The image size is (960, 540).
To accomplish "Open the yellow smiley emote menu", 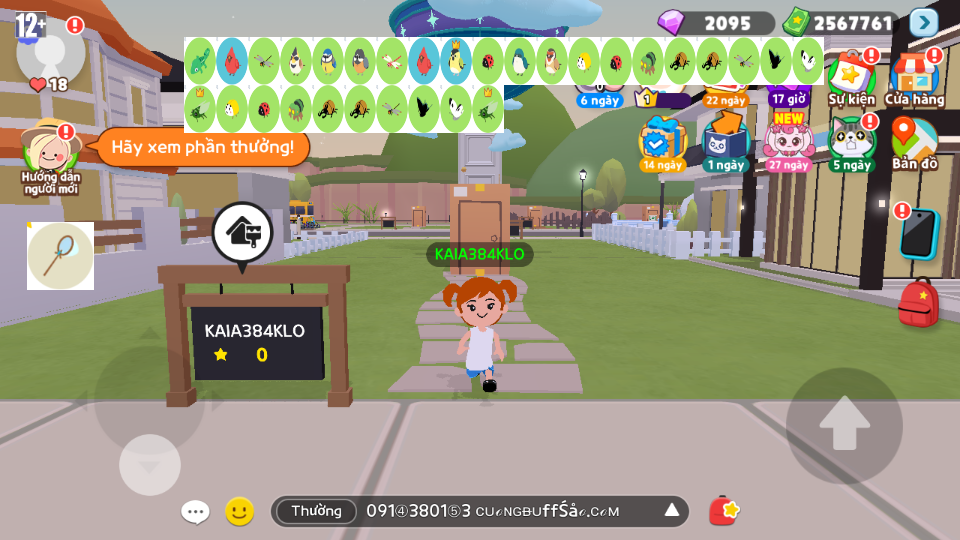I will [239, 512].
